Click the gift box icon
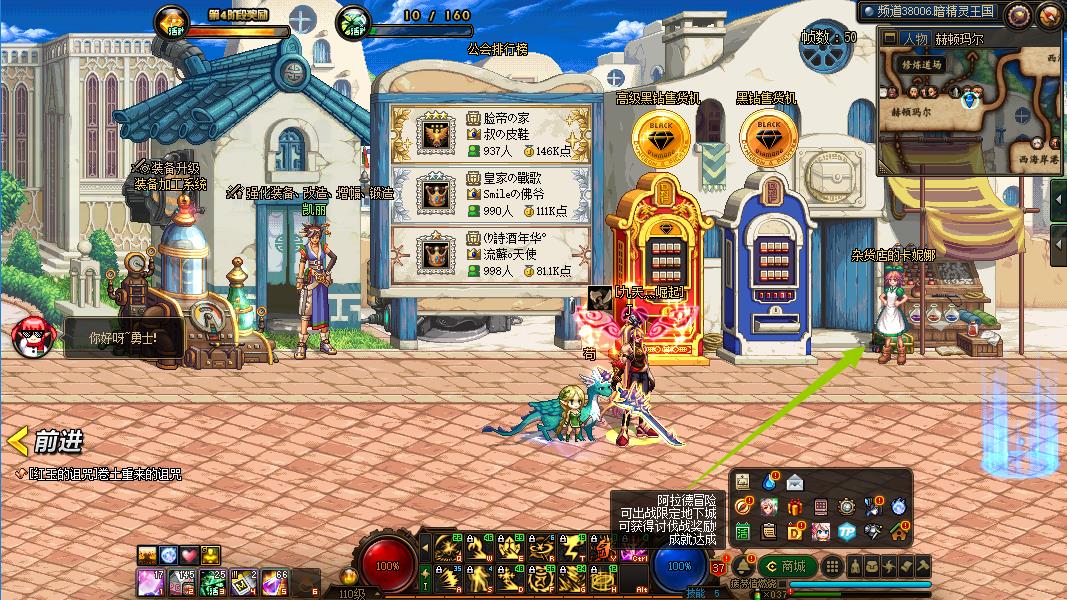 coord(795,507)
